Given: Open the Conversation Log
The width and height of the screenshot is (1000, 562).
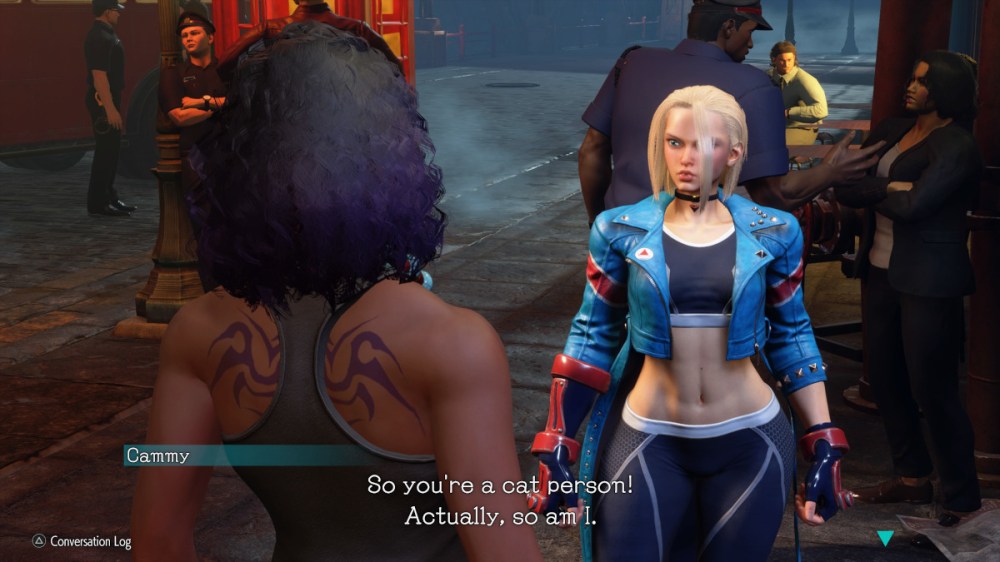Looking at the screenshot, I should pyautogui.click(x=81, y=541).
